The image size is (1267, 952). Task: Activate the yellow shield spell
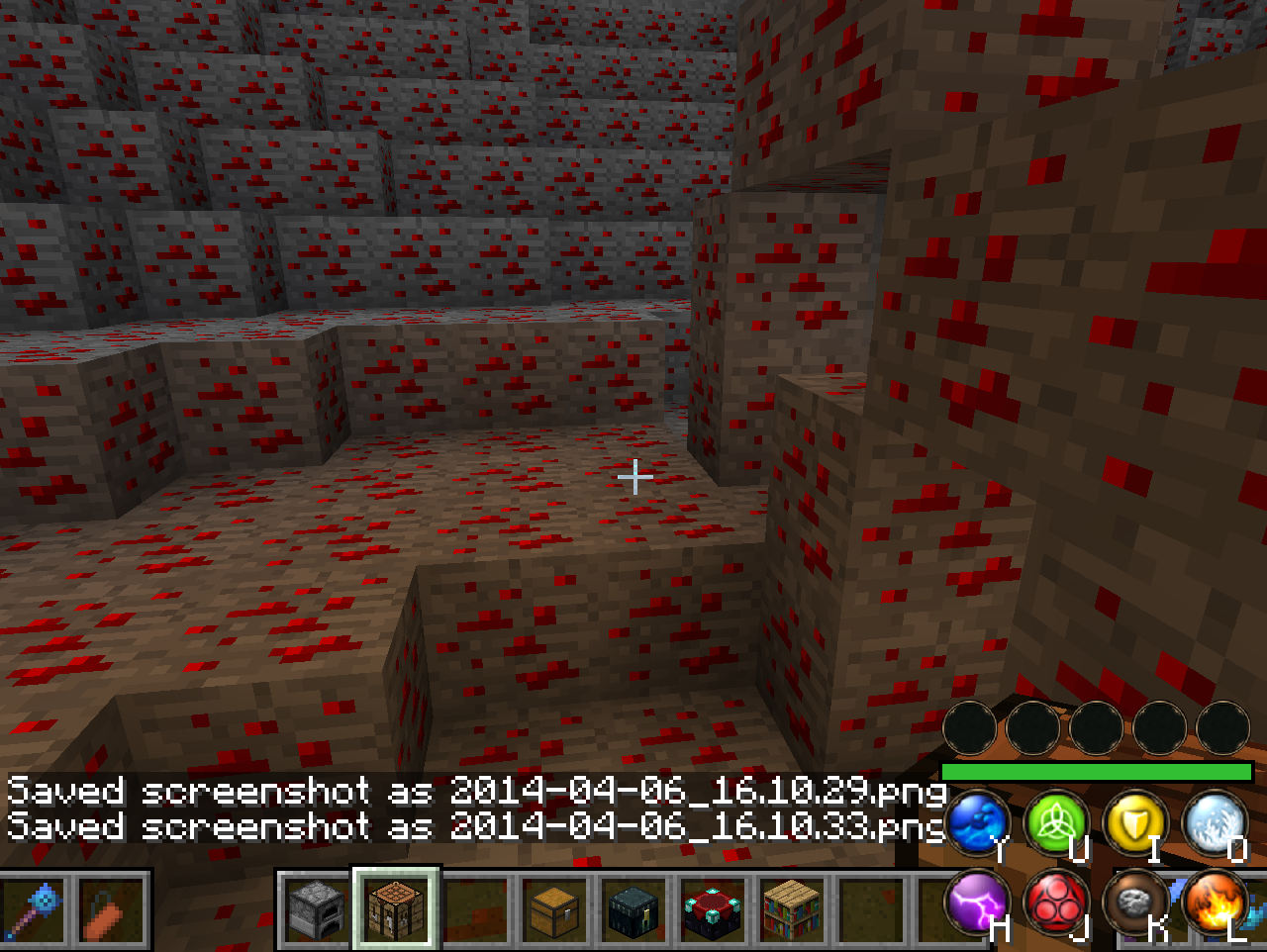1134,823
